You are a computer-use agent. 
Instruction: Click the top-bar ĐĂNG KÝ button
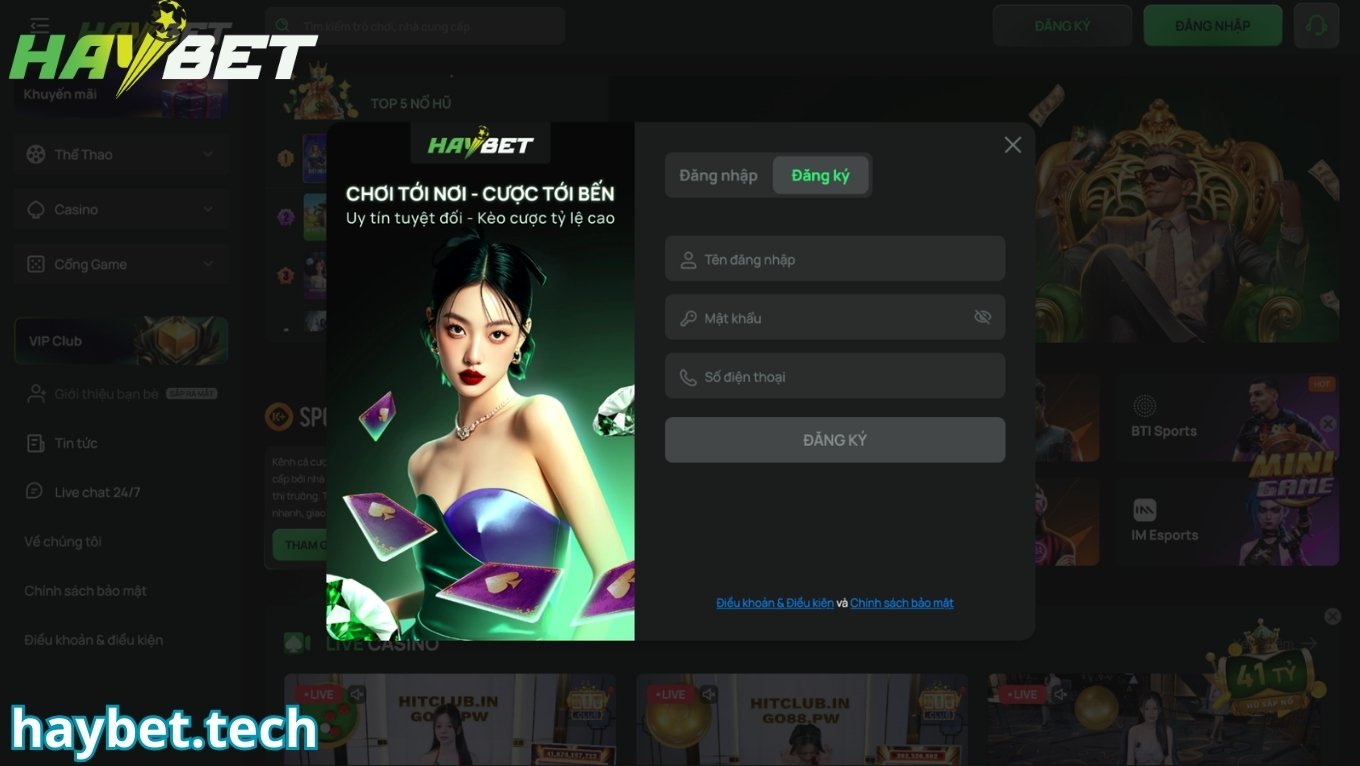coord(1062,26)
